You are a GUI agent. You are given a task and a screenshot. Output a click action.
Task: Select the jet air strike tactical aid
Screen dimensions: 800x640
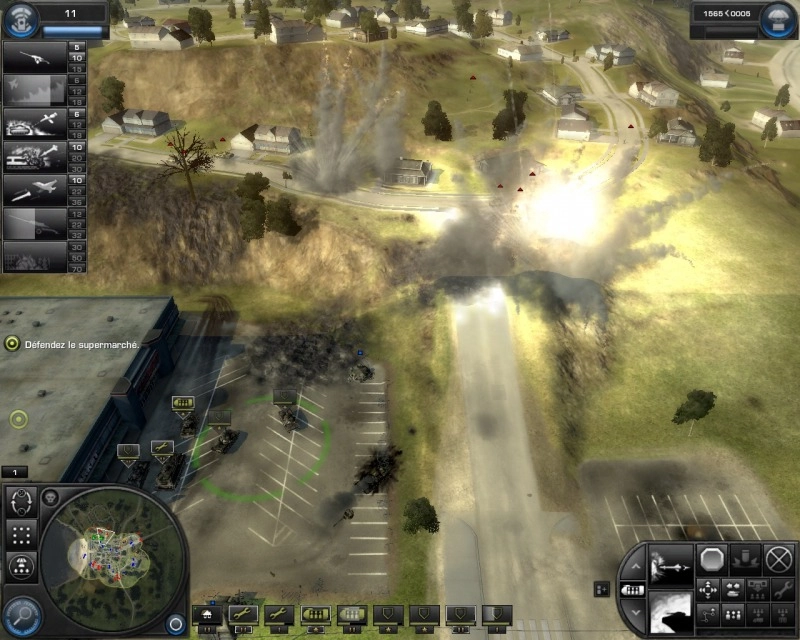(35, 189)
